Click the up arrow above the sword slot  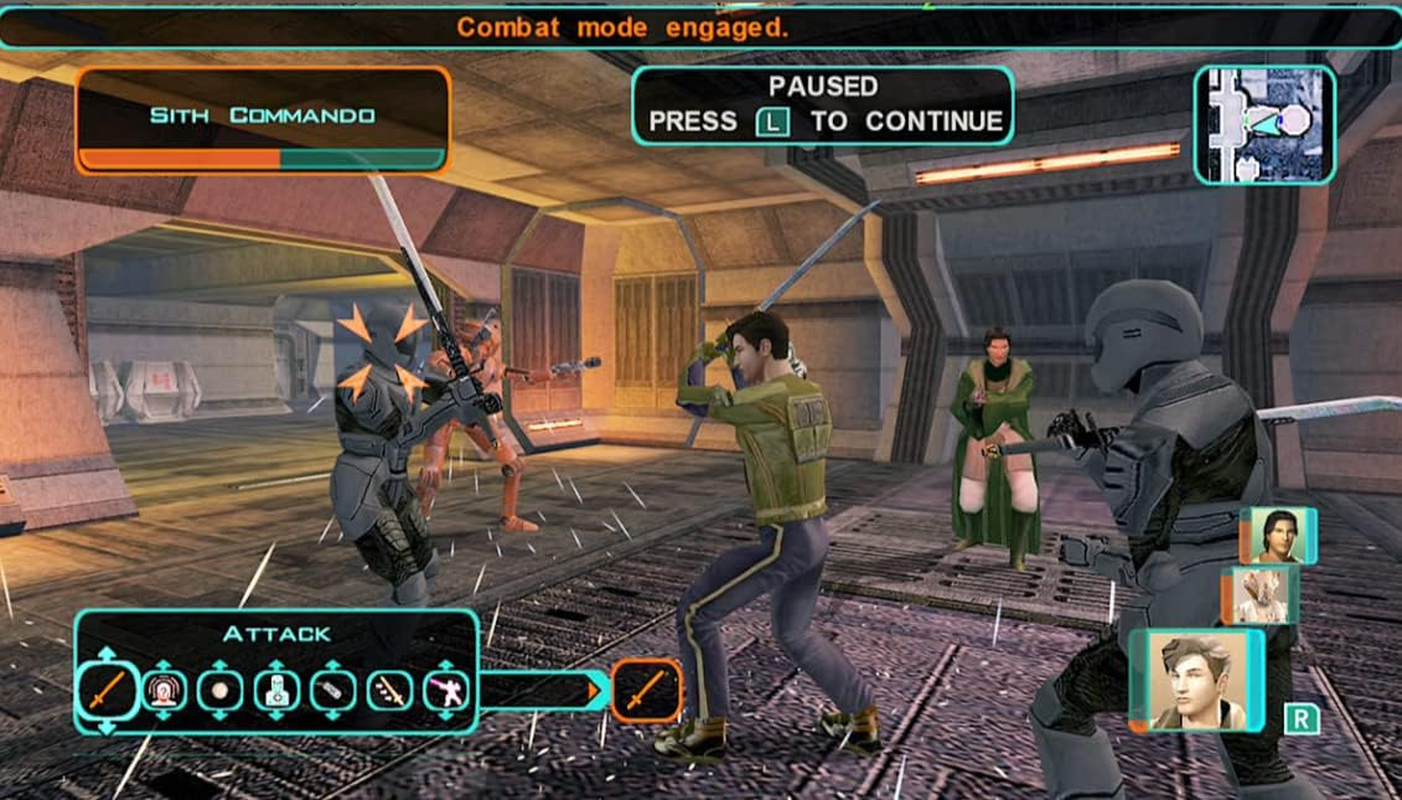click(109, 655)
